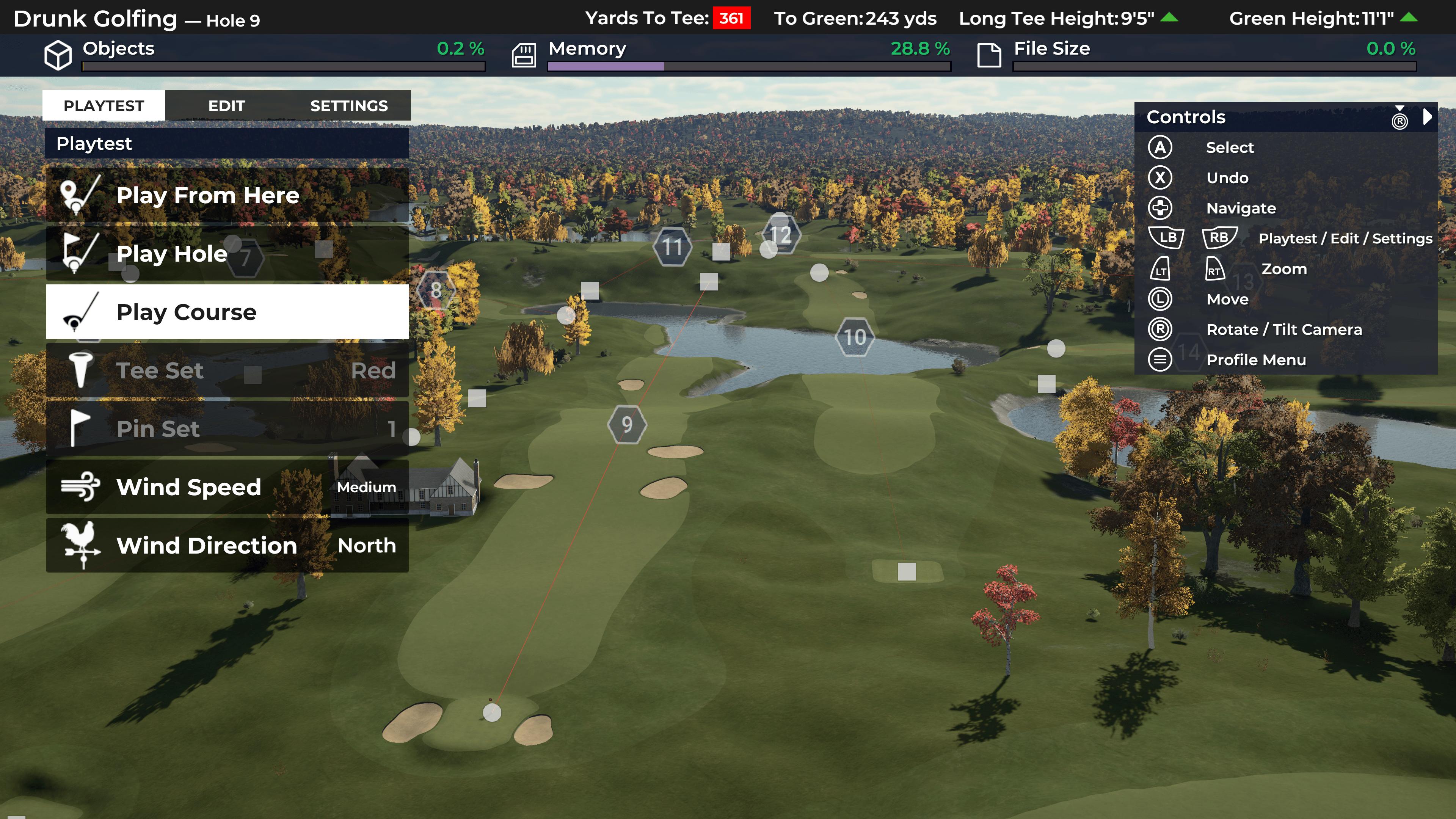This screenshot has width=1456, height=819.
Task: Pick the hole 12 marker
Action: pos(781,235)
